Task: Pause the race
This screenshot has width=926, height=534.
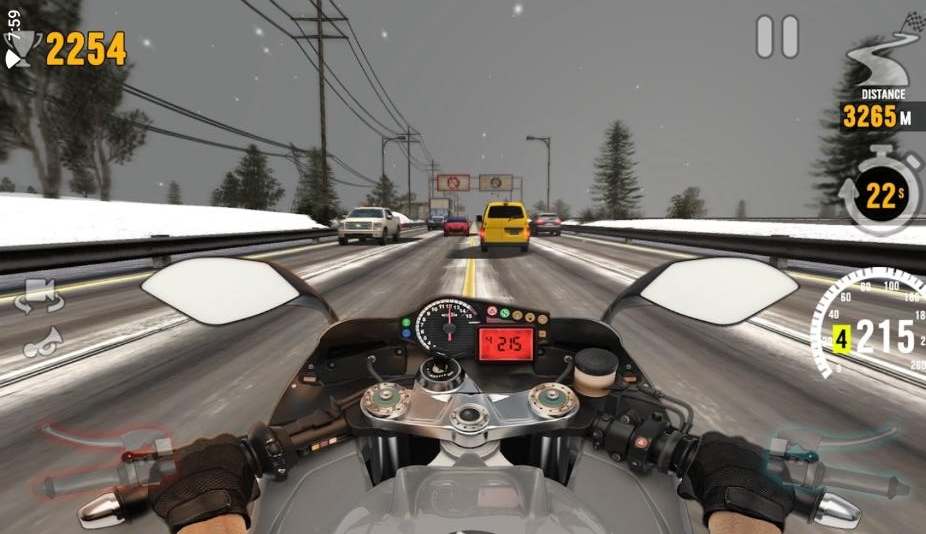Action: pos(777,37)
